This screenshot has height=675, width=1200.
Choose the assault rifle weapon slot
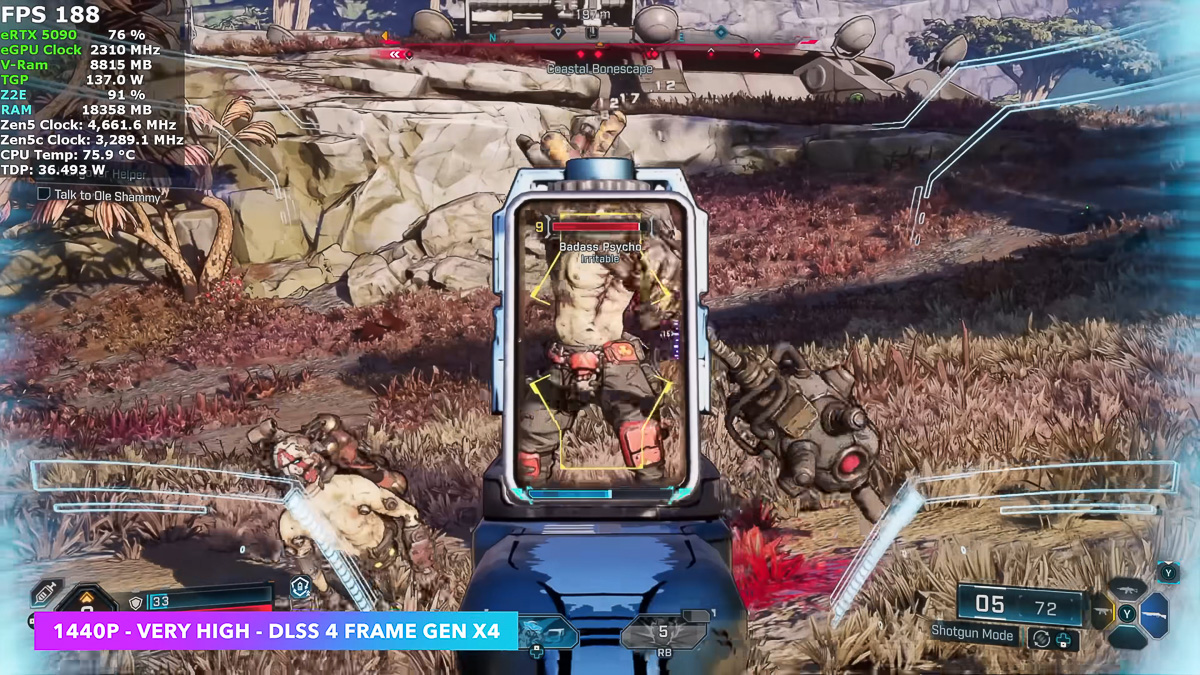[x=1128, y=588]
